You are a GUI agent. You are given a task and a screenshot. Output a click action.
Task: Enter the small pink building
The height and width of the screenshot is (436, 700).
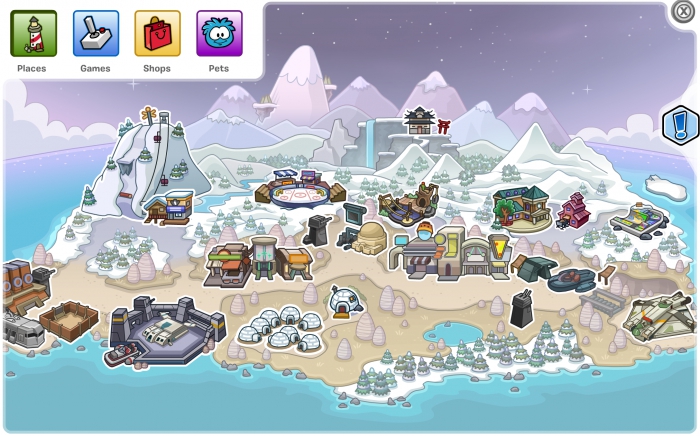(573, 210)
